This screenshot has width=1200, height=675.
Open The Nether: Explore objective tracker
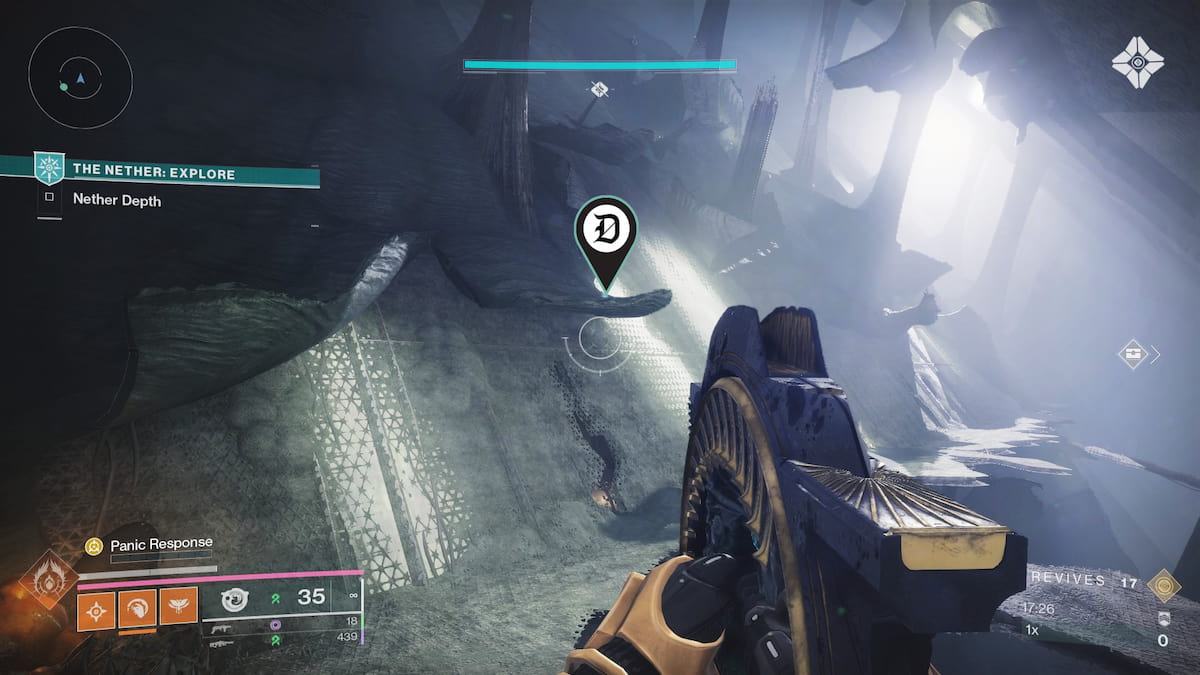tap(153, 174)
